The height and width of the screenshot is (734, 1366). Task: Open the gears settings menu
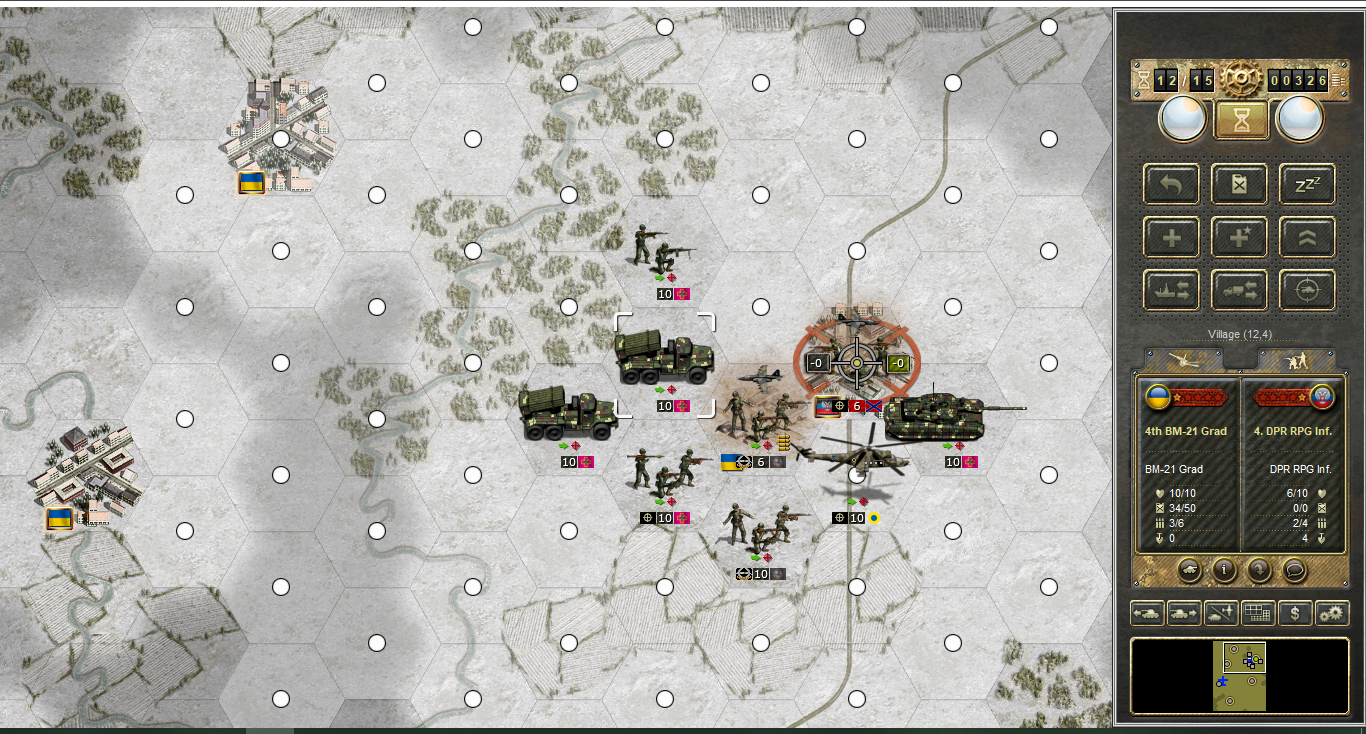pos(1332,613)
